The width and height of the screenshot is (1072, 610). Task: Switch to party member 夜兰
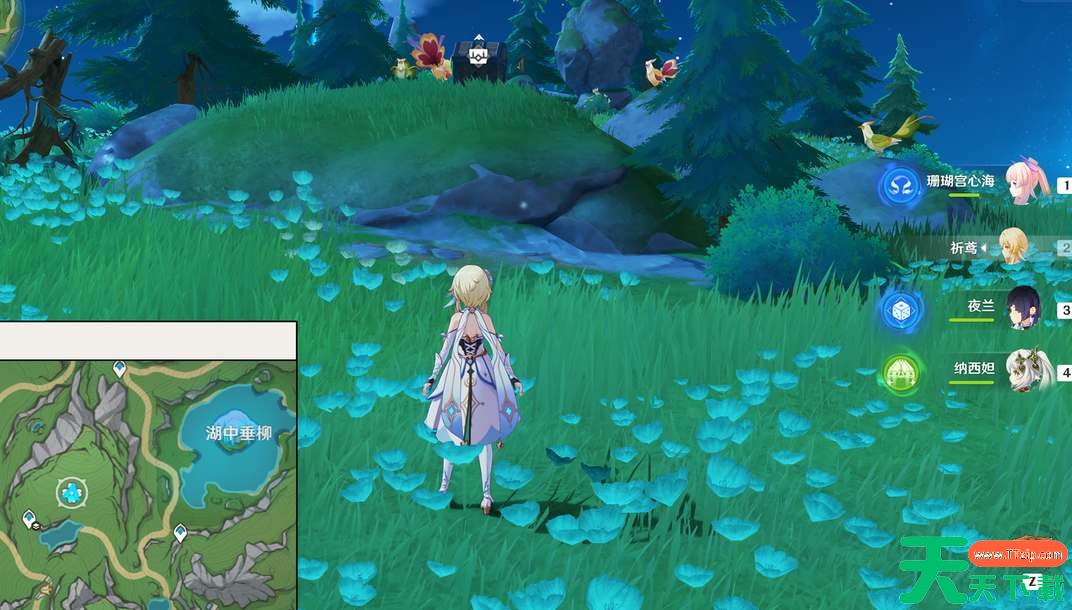click(1023, 308)
